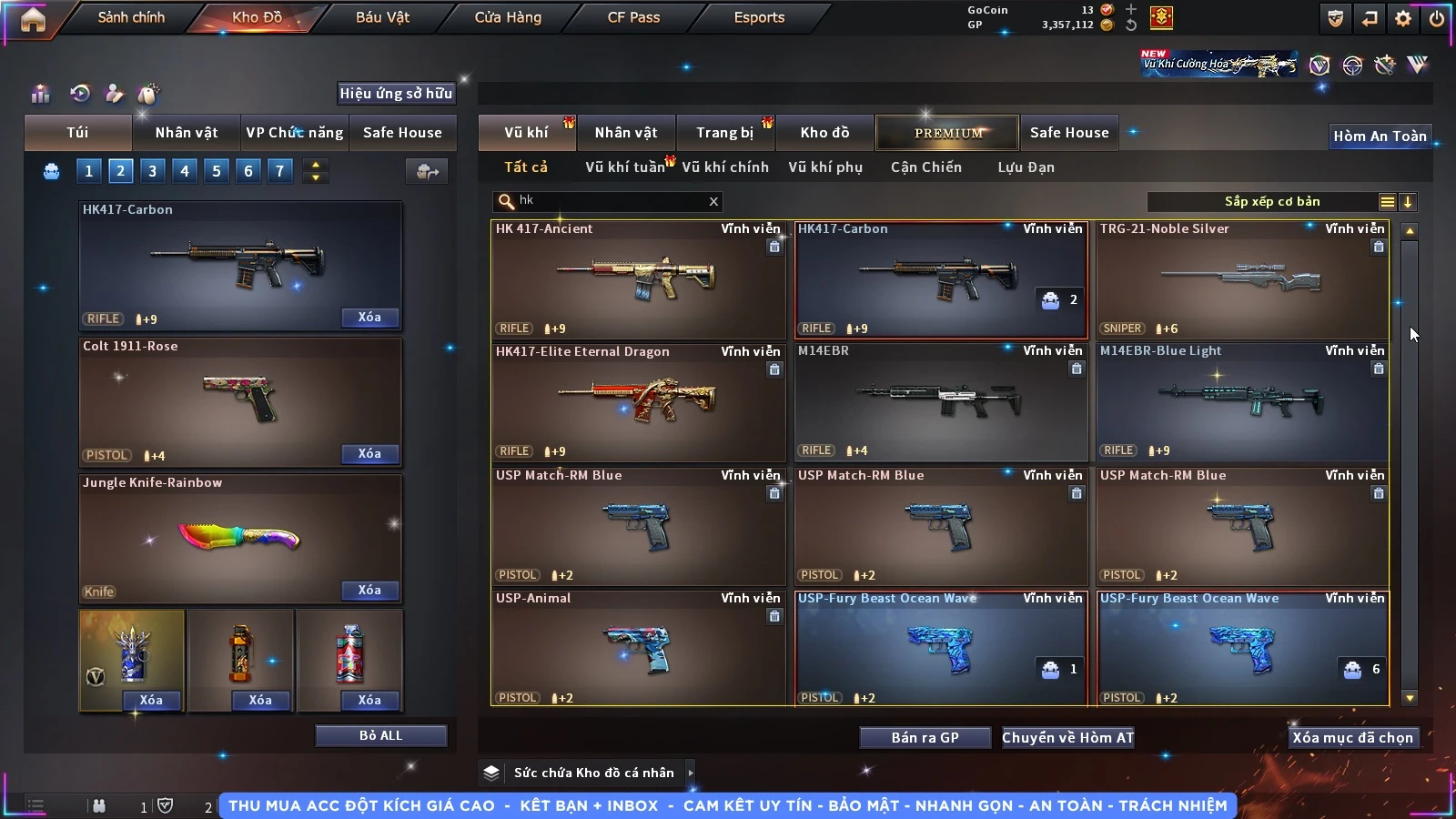Select the Vũ khí chính filter
The image size is (1456, 819).
pyautogui.click(x=725, y=167)
